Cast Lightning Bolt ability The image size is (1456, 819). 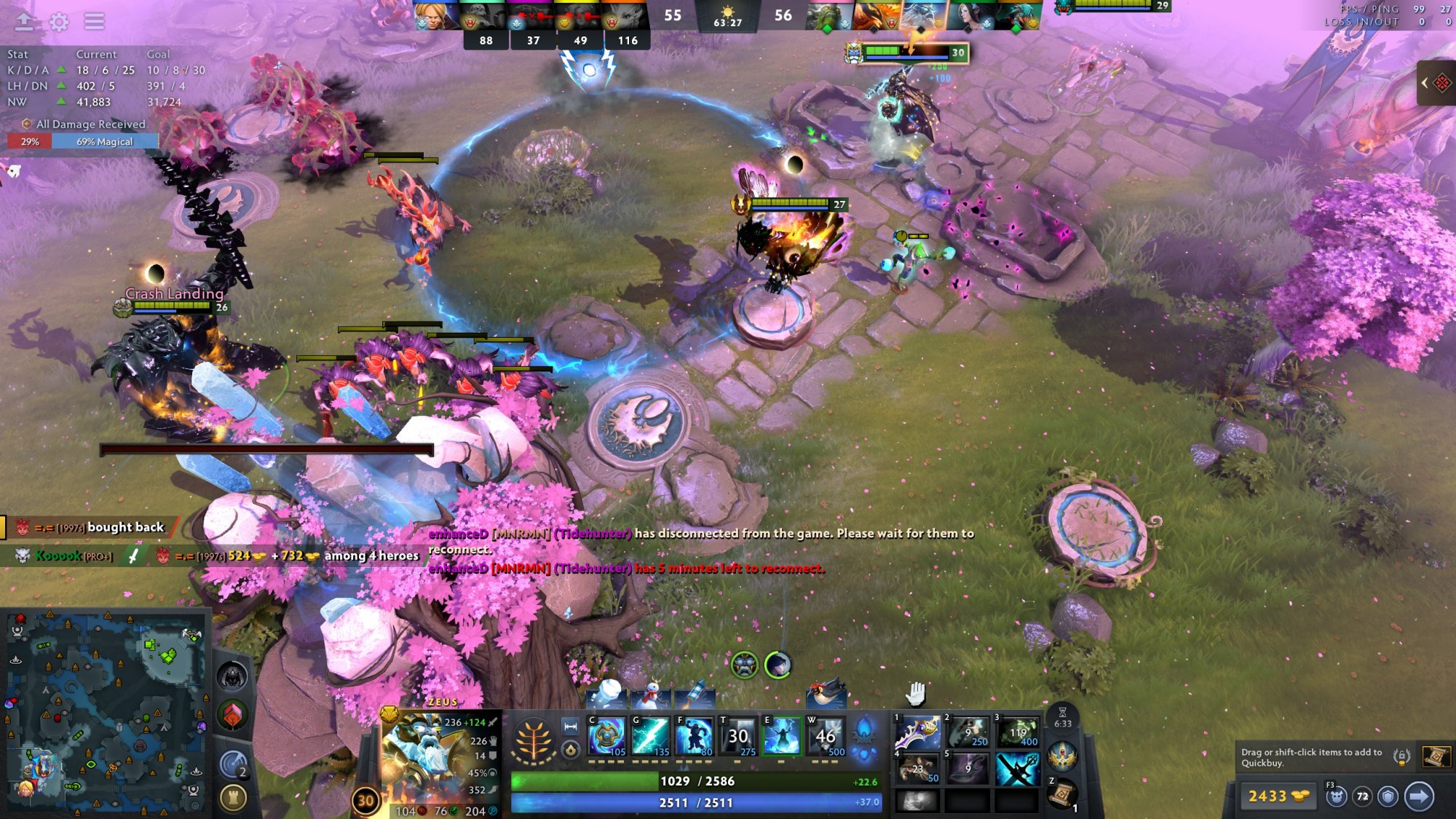click(x=650, y=735)
